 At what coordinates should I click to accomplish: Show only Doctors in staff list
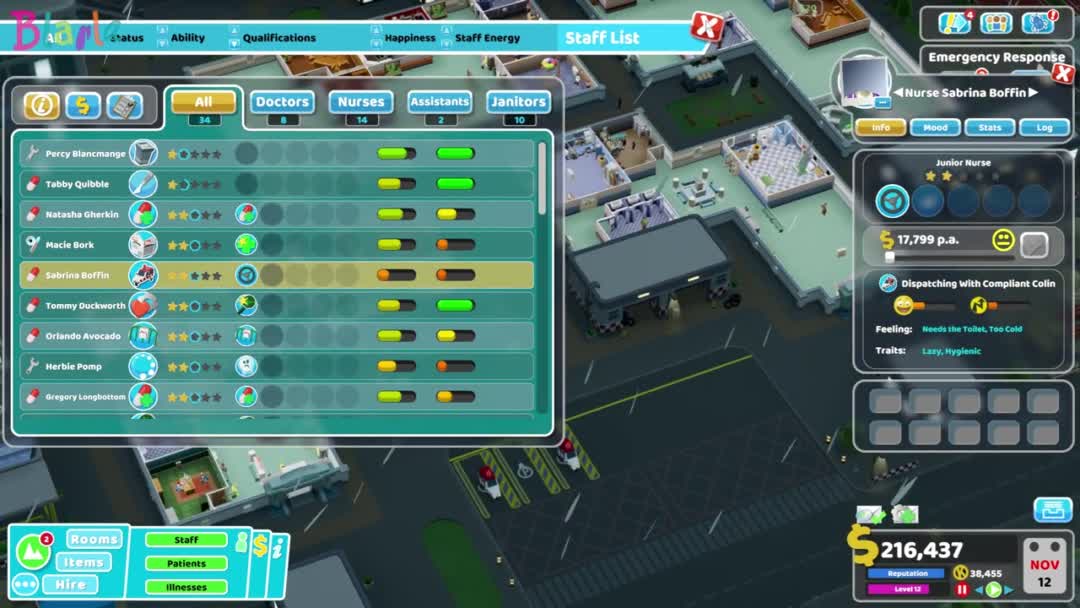pyautogui.click(x=282, y=102)
